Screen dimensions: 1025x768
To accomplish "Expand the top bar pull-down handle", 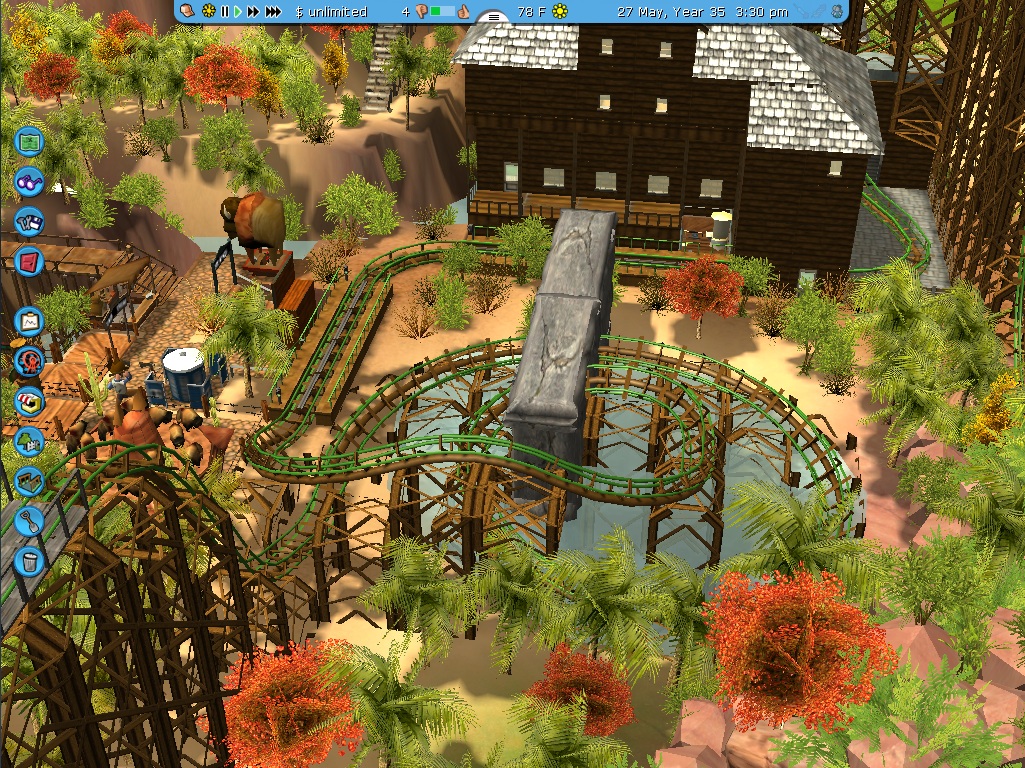I will tap(492, 17).
